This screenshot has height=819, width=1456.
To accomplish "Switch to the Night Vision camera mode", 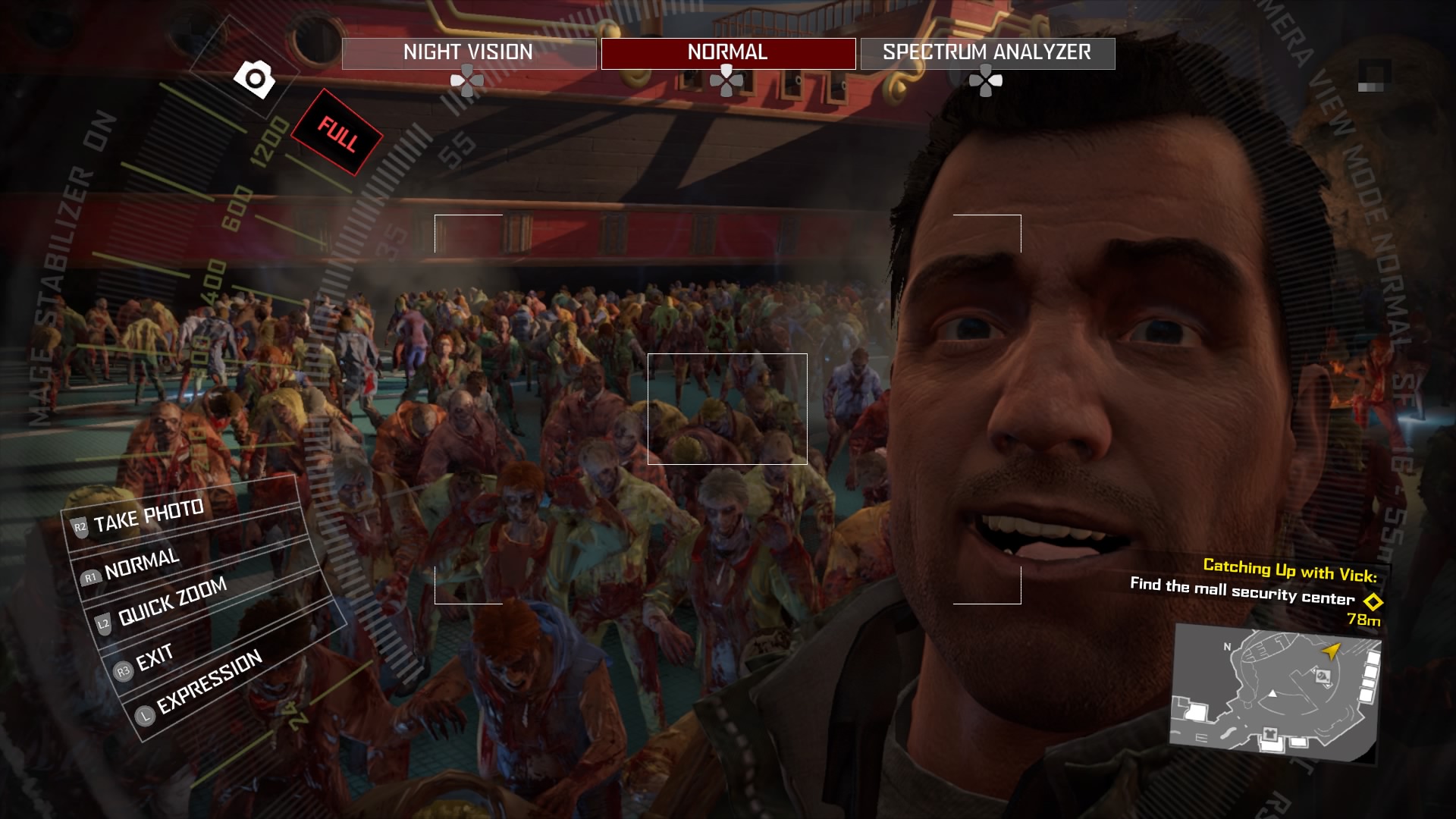I will 469,53.
